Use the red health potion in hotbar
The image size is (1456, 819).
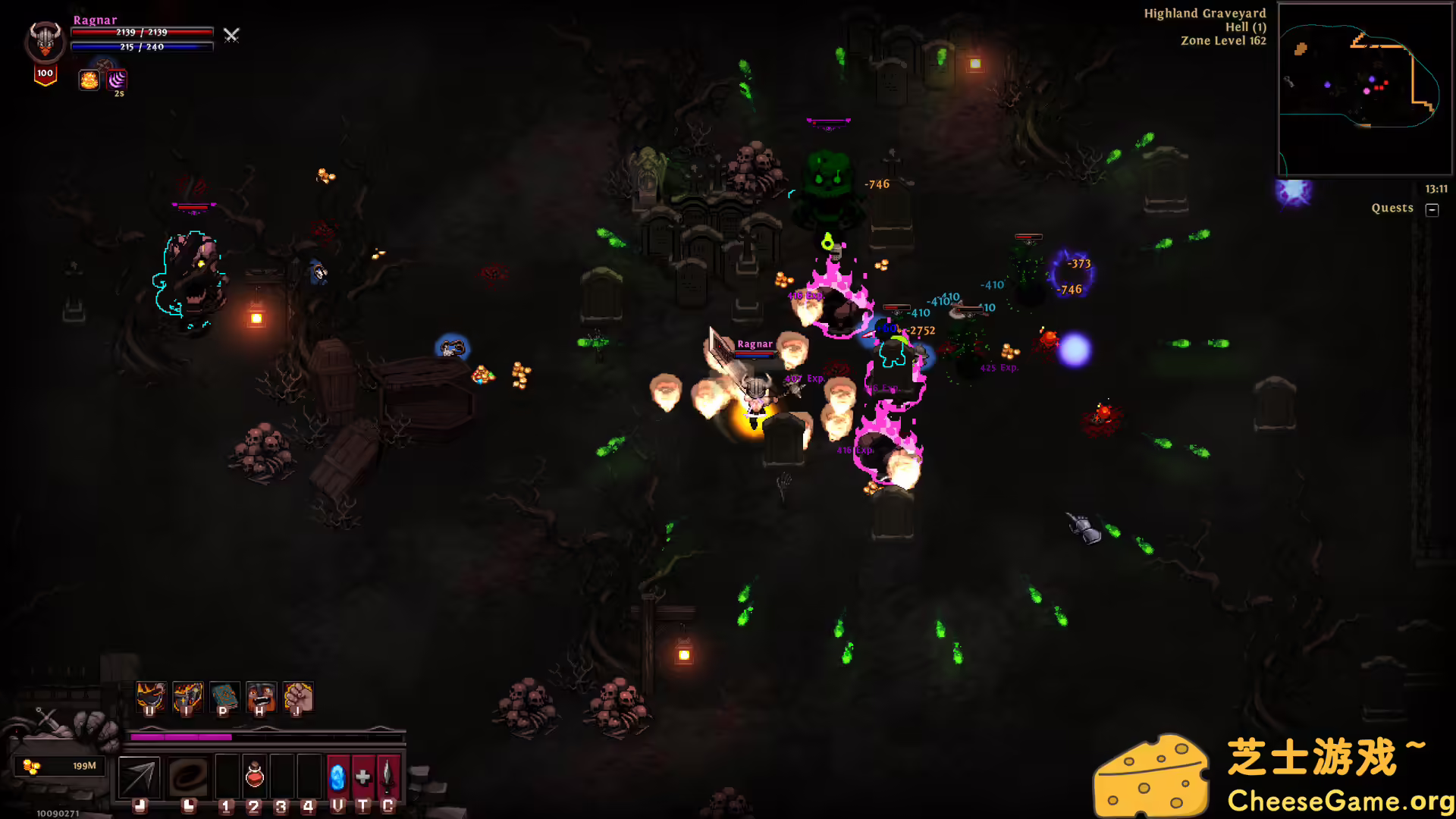255,777
